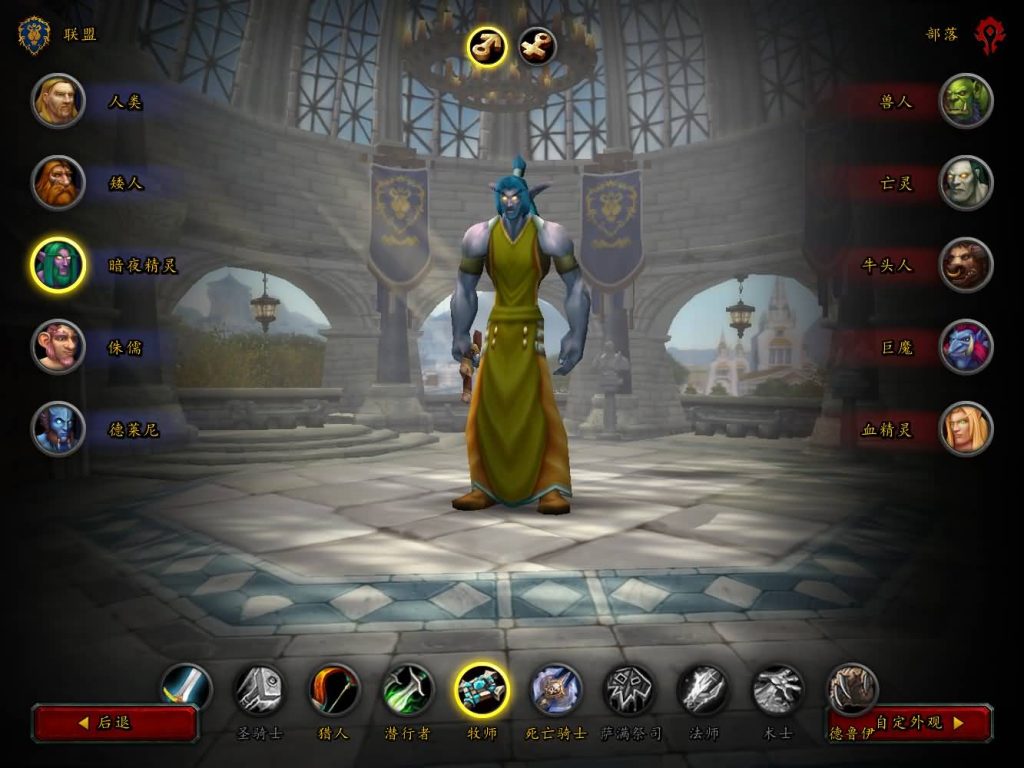Pick the Gnome race portrait (侏儒)
Screen dimensions: 1024x768
[x=58, y=347]
